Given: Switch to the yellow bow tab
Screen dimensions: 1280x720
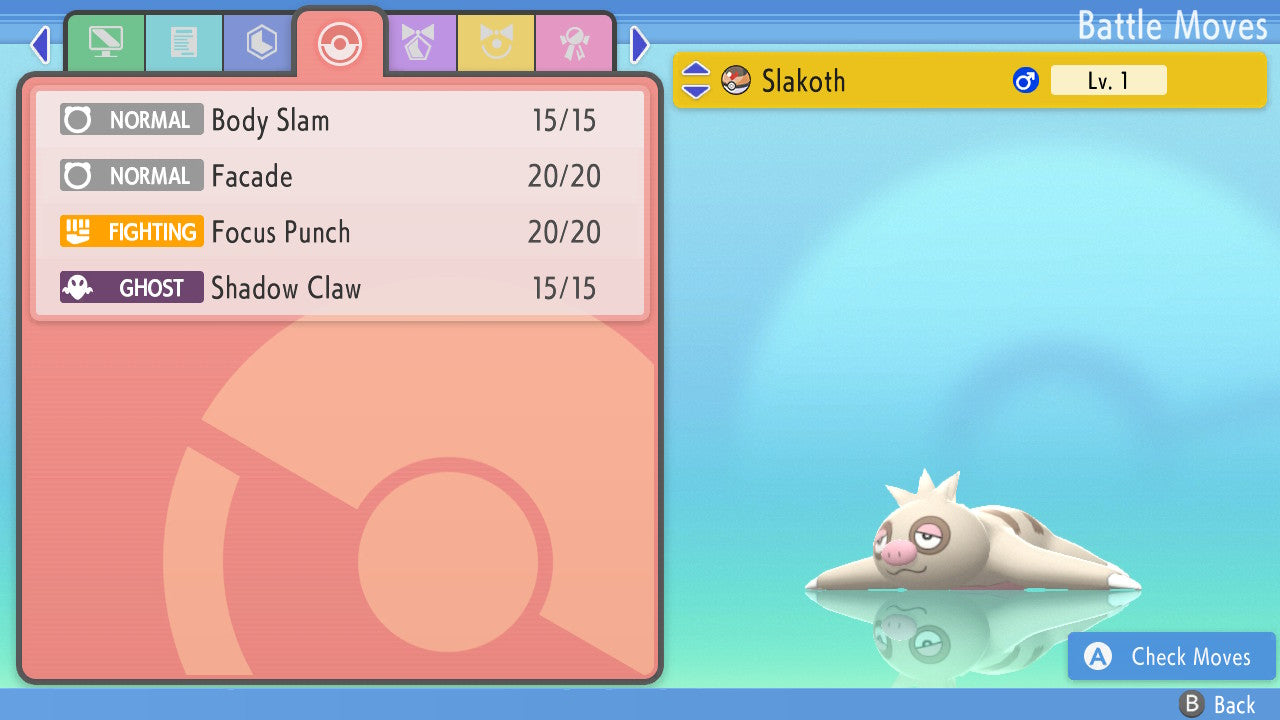Looking at the screenshot, I should (x=496, y=42).
